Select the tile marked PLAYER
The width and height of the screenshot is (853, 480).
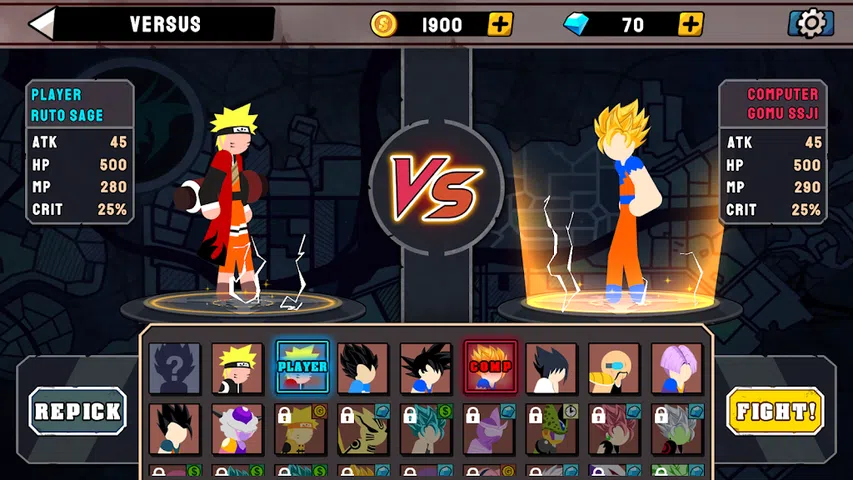302,368
